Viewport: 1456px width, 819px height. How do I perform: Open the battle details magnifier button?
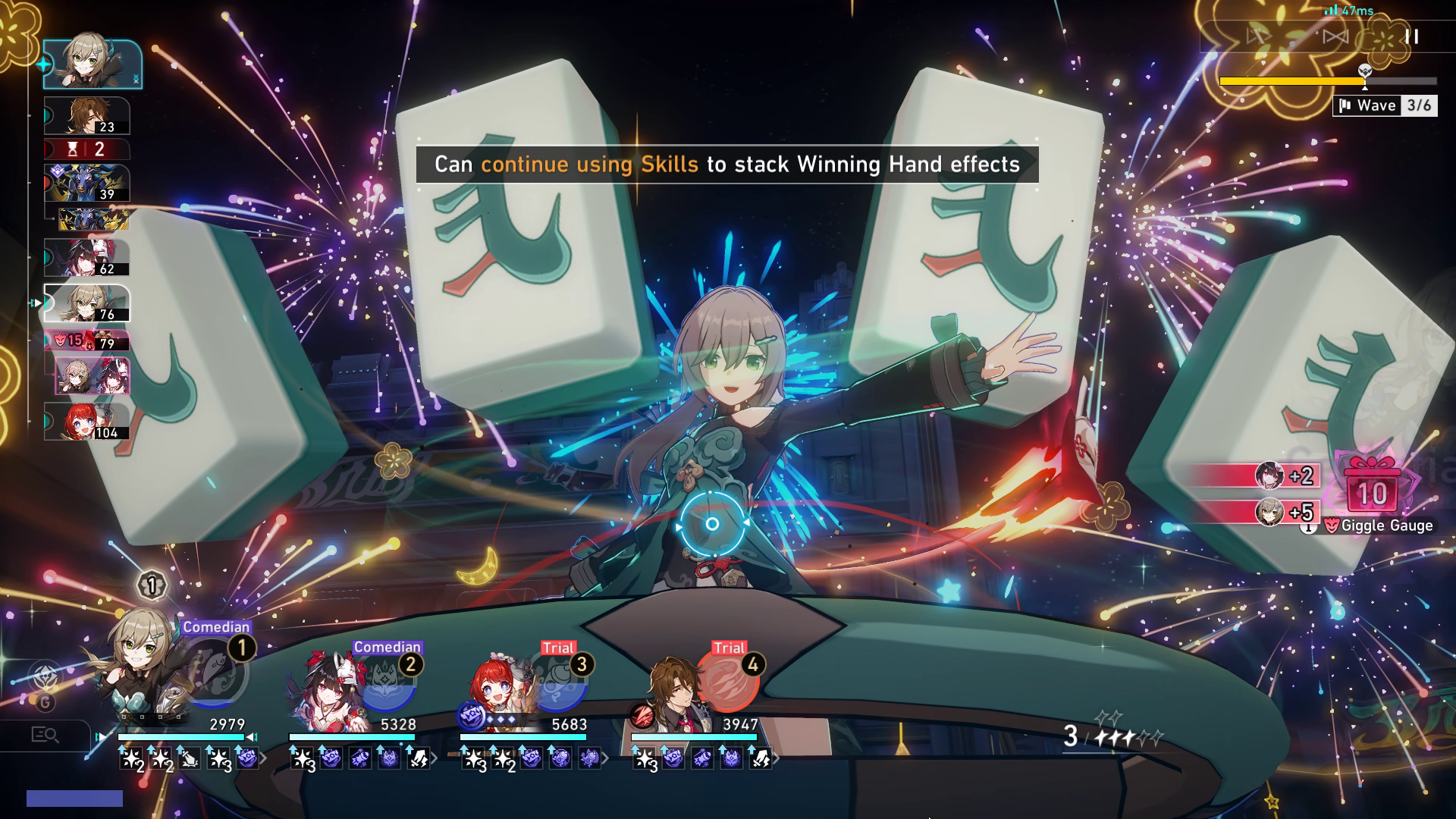click(x=45, y=734)
